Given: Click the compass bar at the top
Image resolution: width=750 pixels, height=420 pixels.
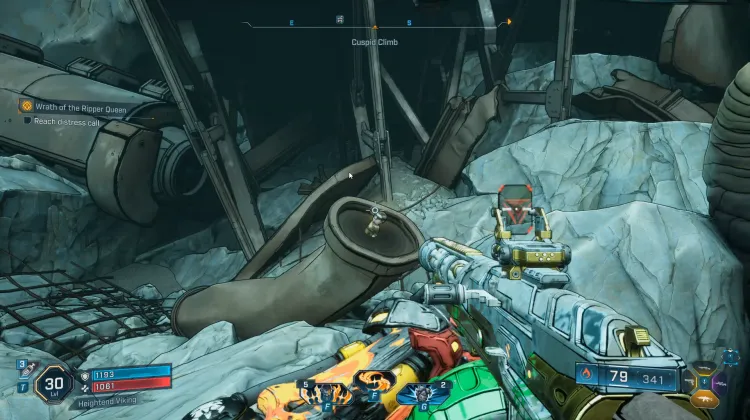Looking at the screenshot, I should coord(375,26).
